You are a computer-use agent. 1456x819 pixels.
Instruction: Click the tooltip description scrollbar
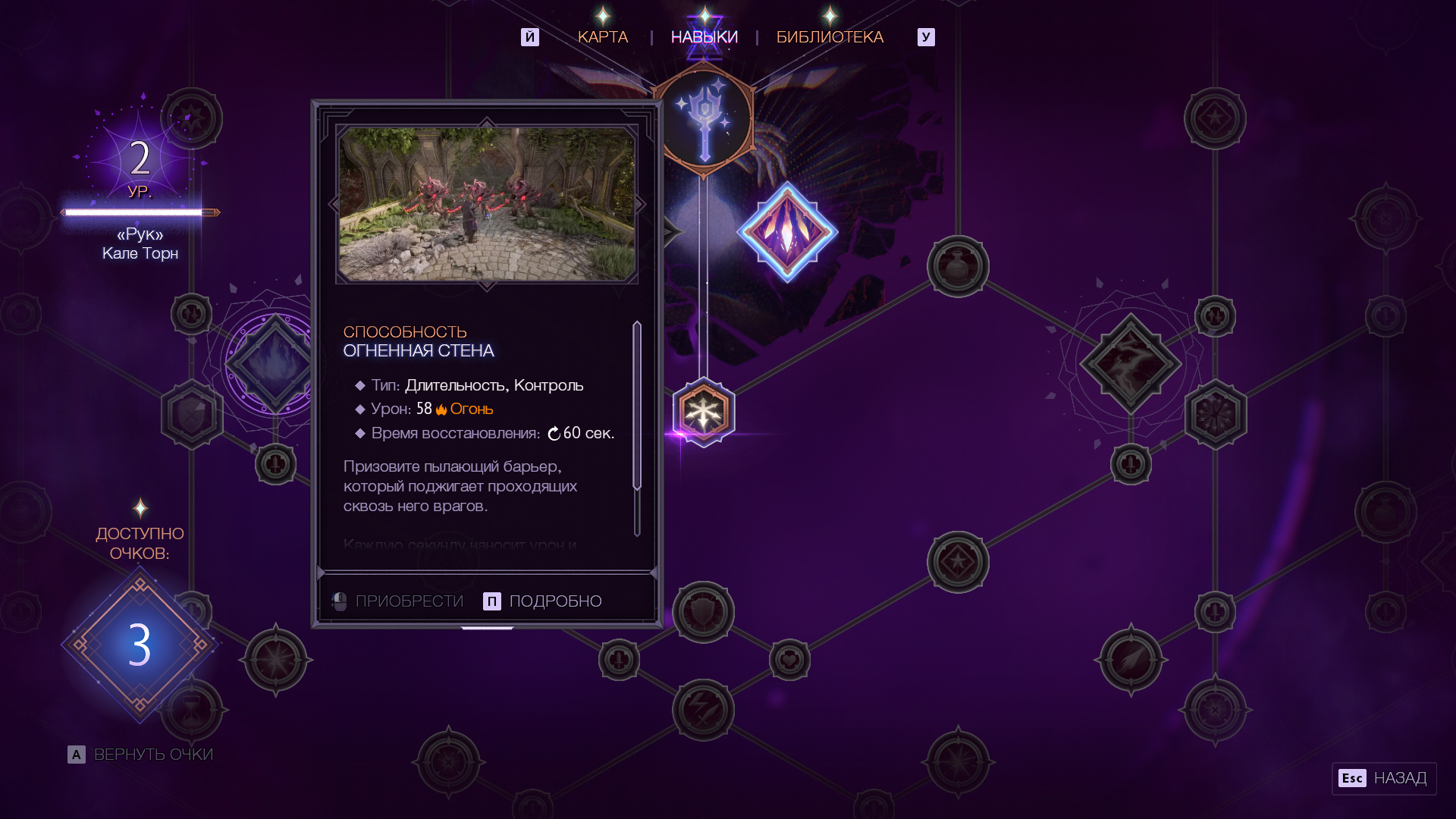tap(637, 406)
